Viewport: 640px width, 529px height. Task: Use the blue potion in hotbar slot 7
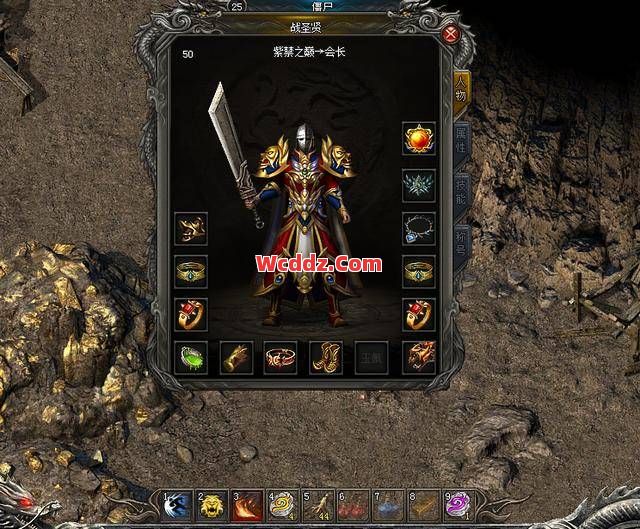click(x=387, y=507)
